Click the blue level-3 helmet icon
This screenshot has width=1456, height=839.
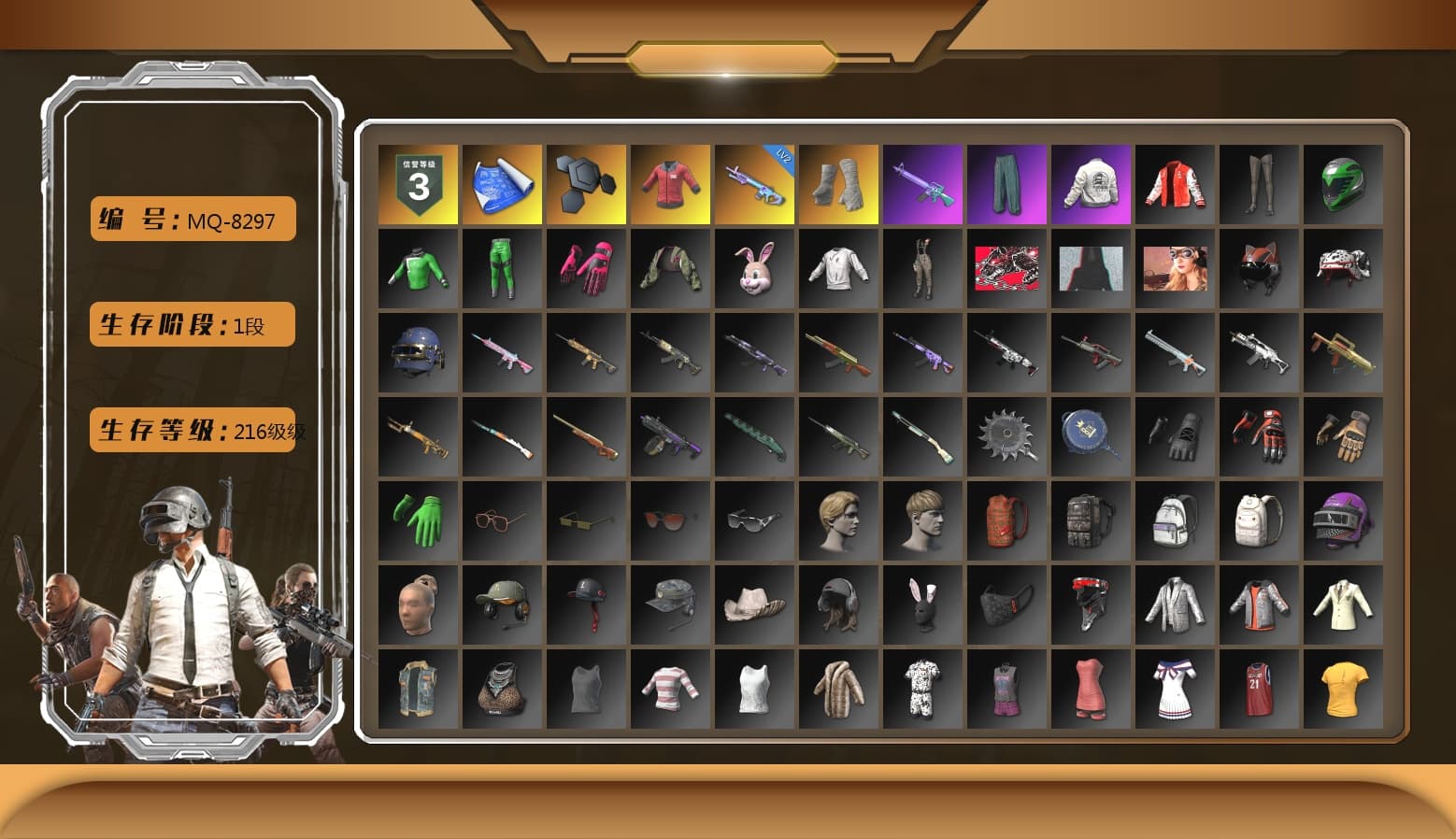[x=418, y=352]
